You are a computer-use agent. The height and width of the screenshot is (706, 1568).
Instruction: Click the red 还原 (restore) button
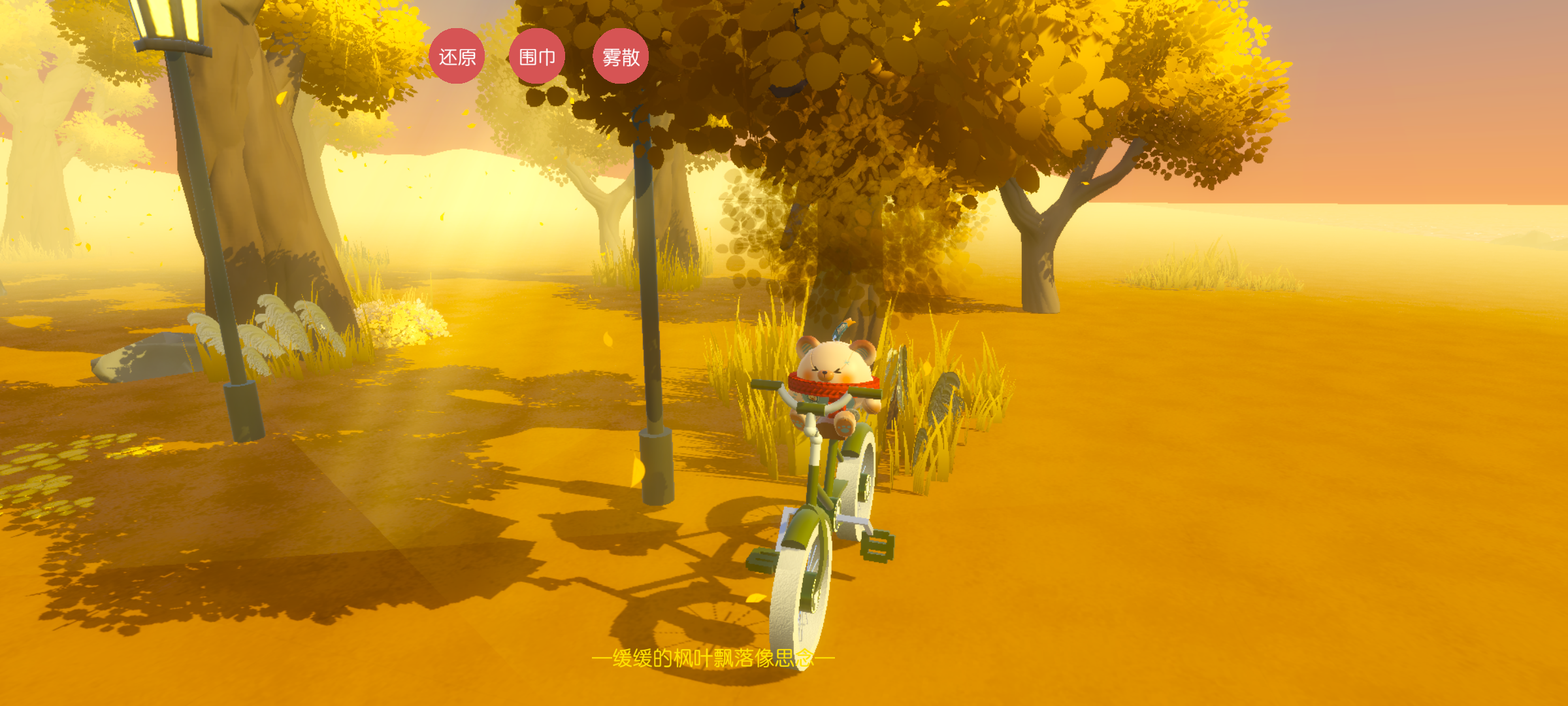pos(457,56)
